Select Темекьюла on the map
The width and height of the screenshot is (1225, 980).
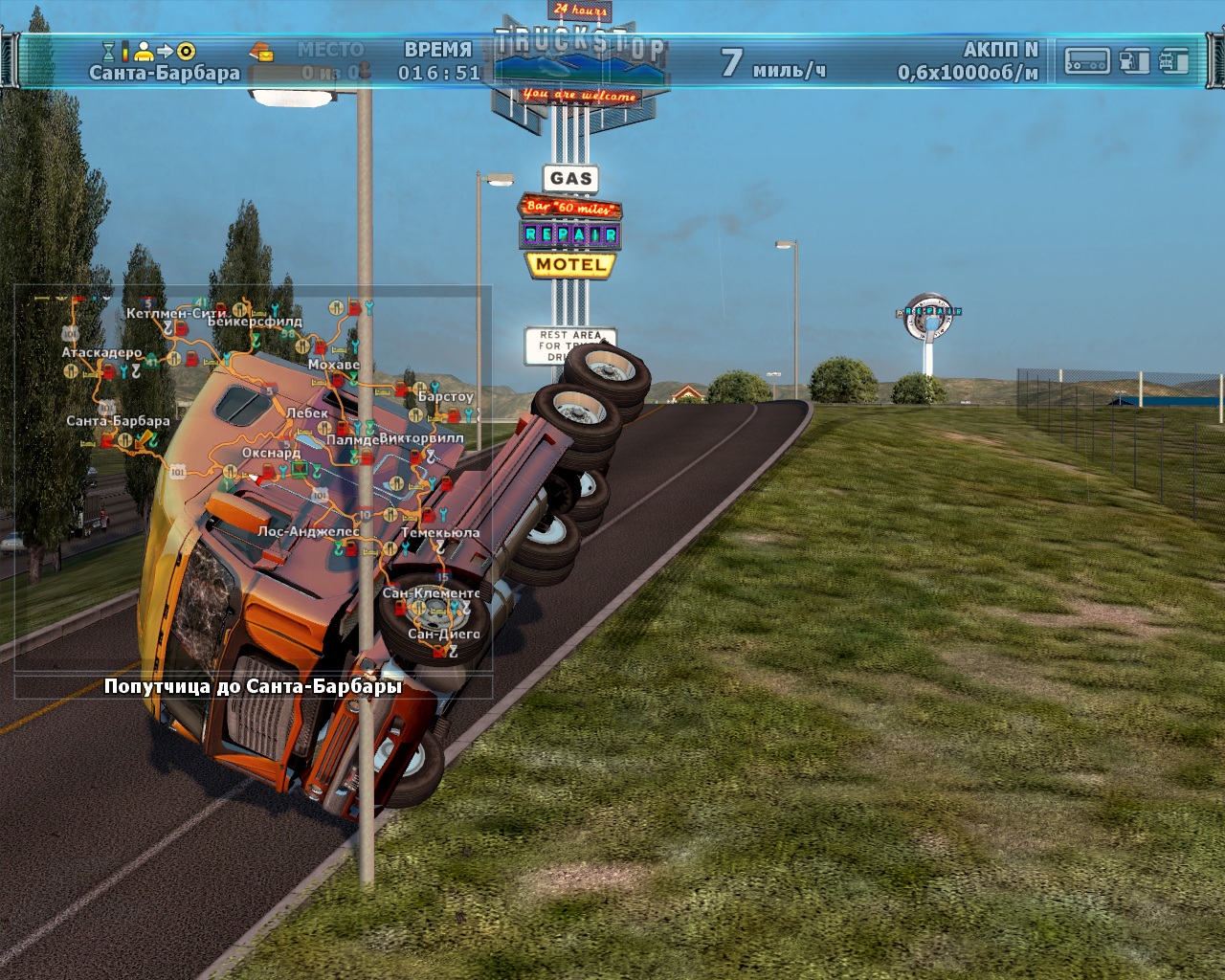coord(440,532)
